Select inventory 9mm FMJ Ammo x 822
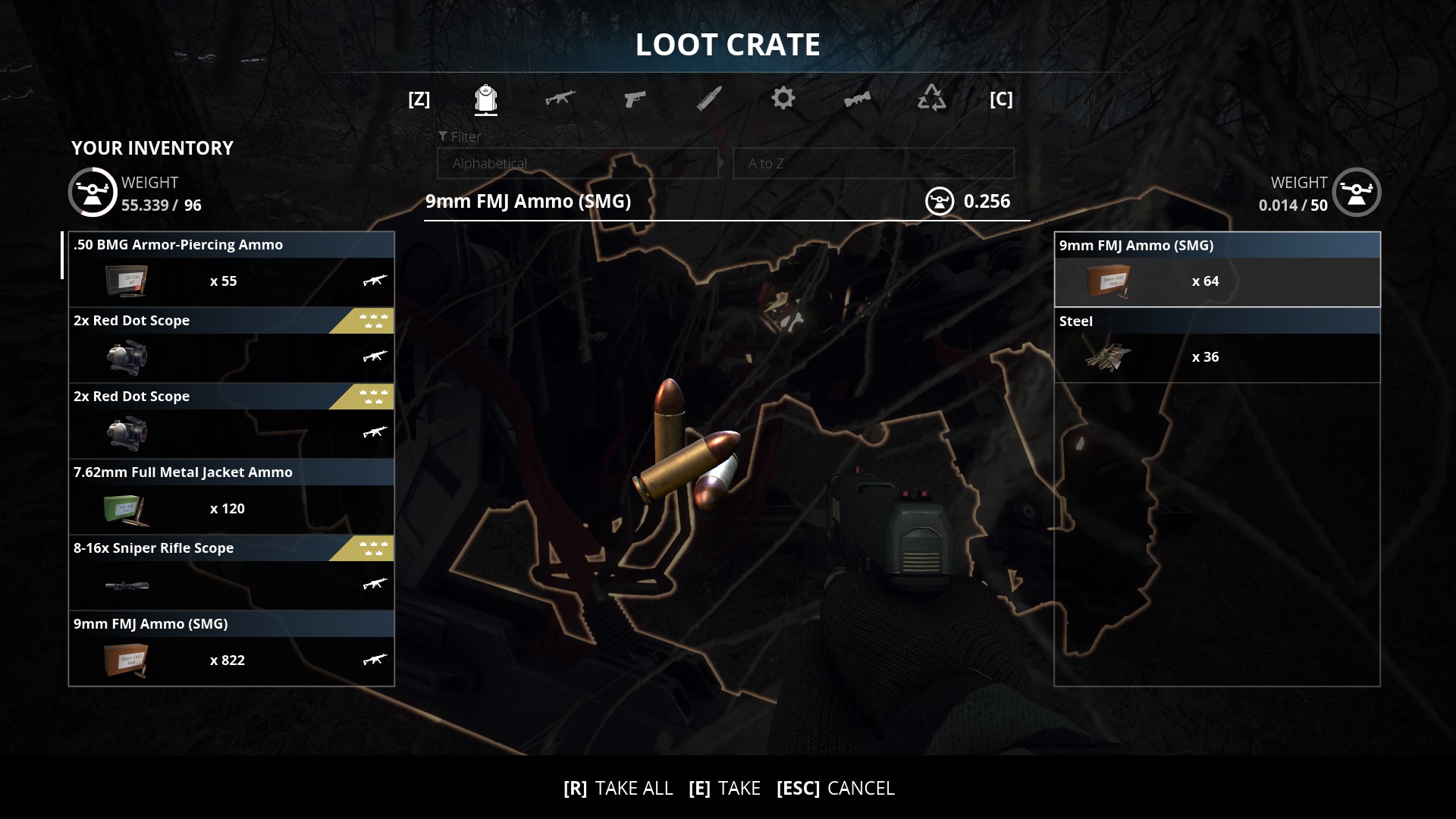Viewport: 1456px width, 819px height. pyautogui.click(x=231, y=648)
